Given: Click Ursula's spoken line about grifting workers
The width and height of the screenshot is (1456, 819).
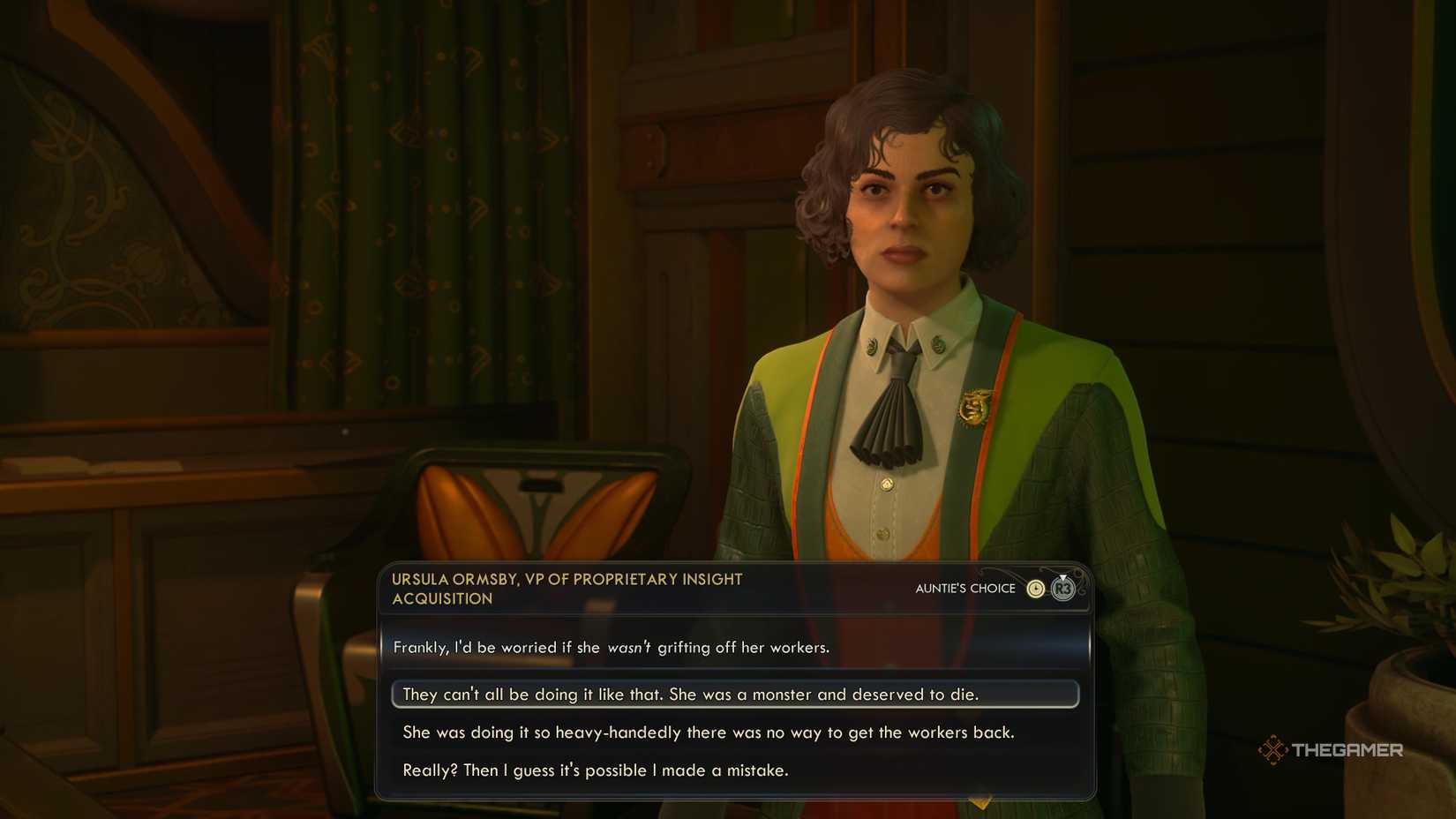Looking at the screenshot, I should (x=612, y=647).
